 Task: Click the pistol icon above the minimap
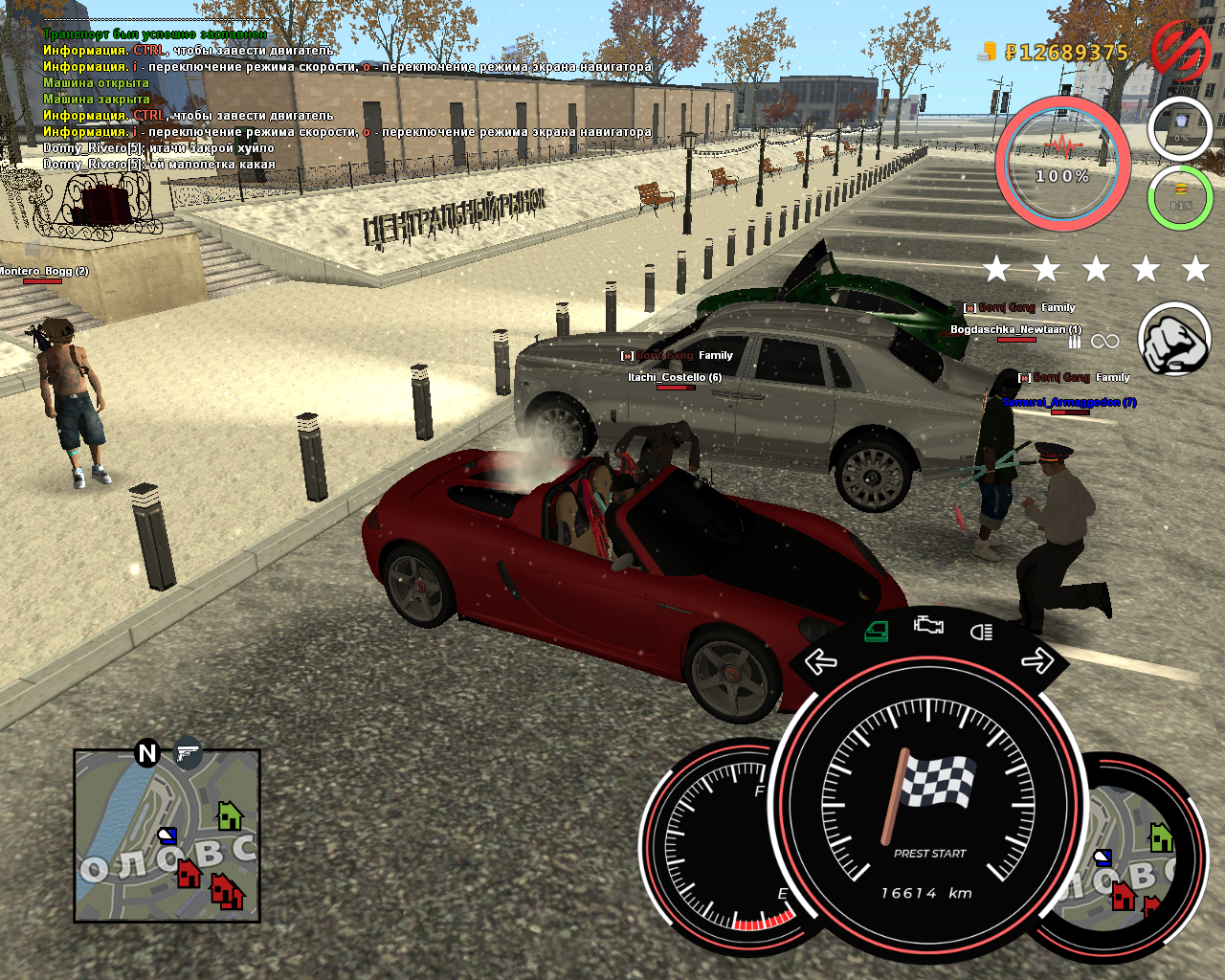click(x=189, y=753)
